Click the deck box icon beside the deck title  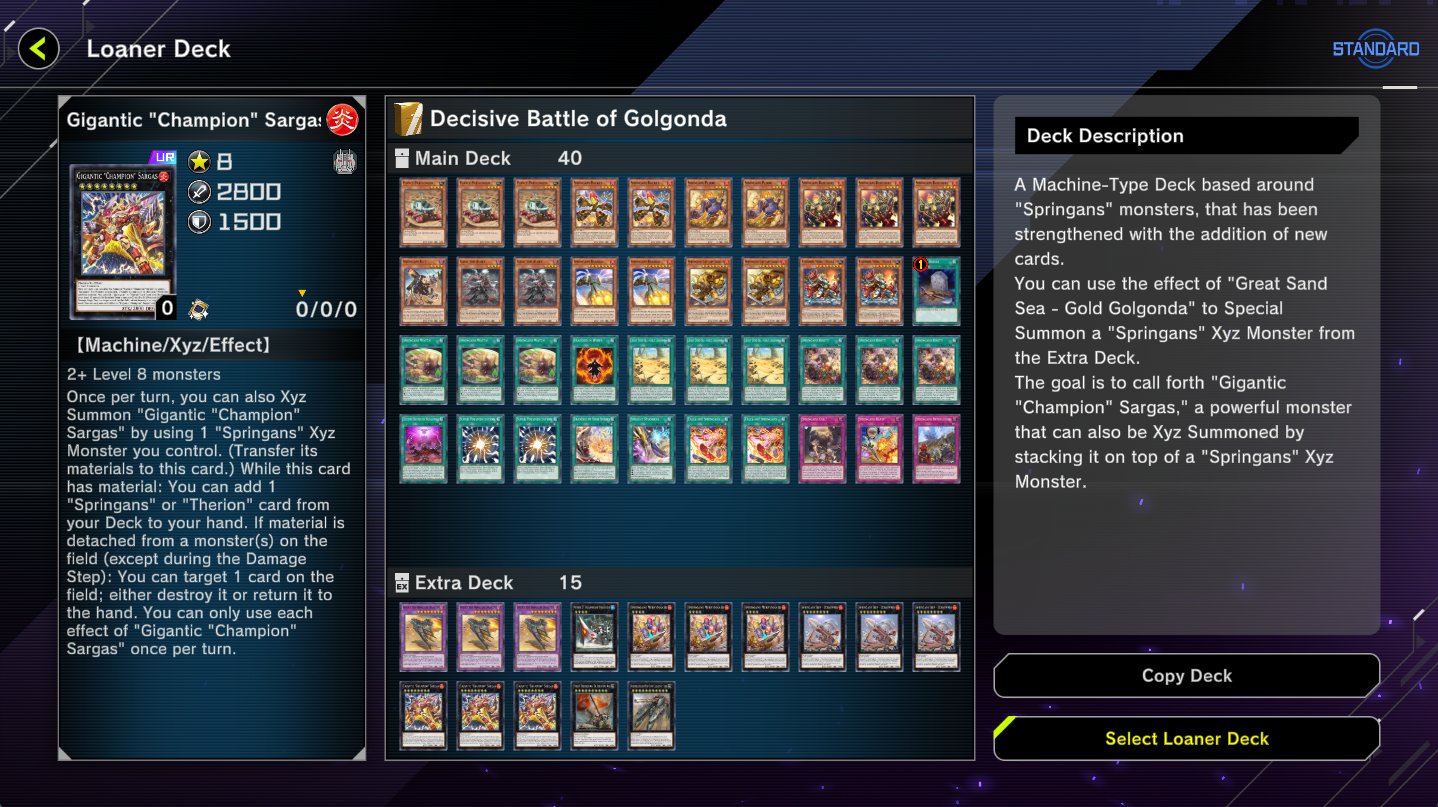[407, 118]
